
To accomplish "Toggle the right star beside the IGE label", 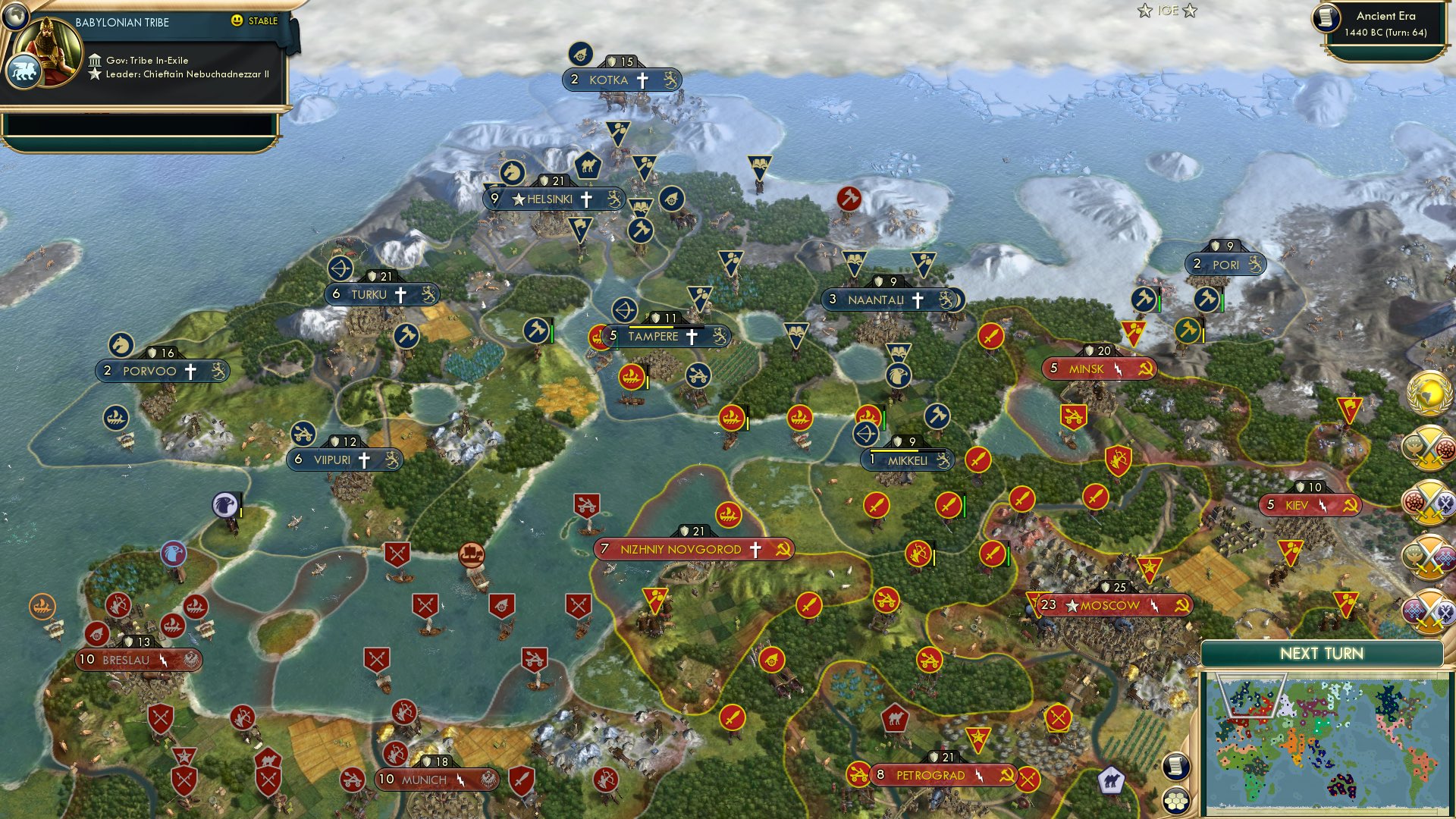I will coord(1189,11).
